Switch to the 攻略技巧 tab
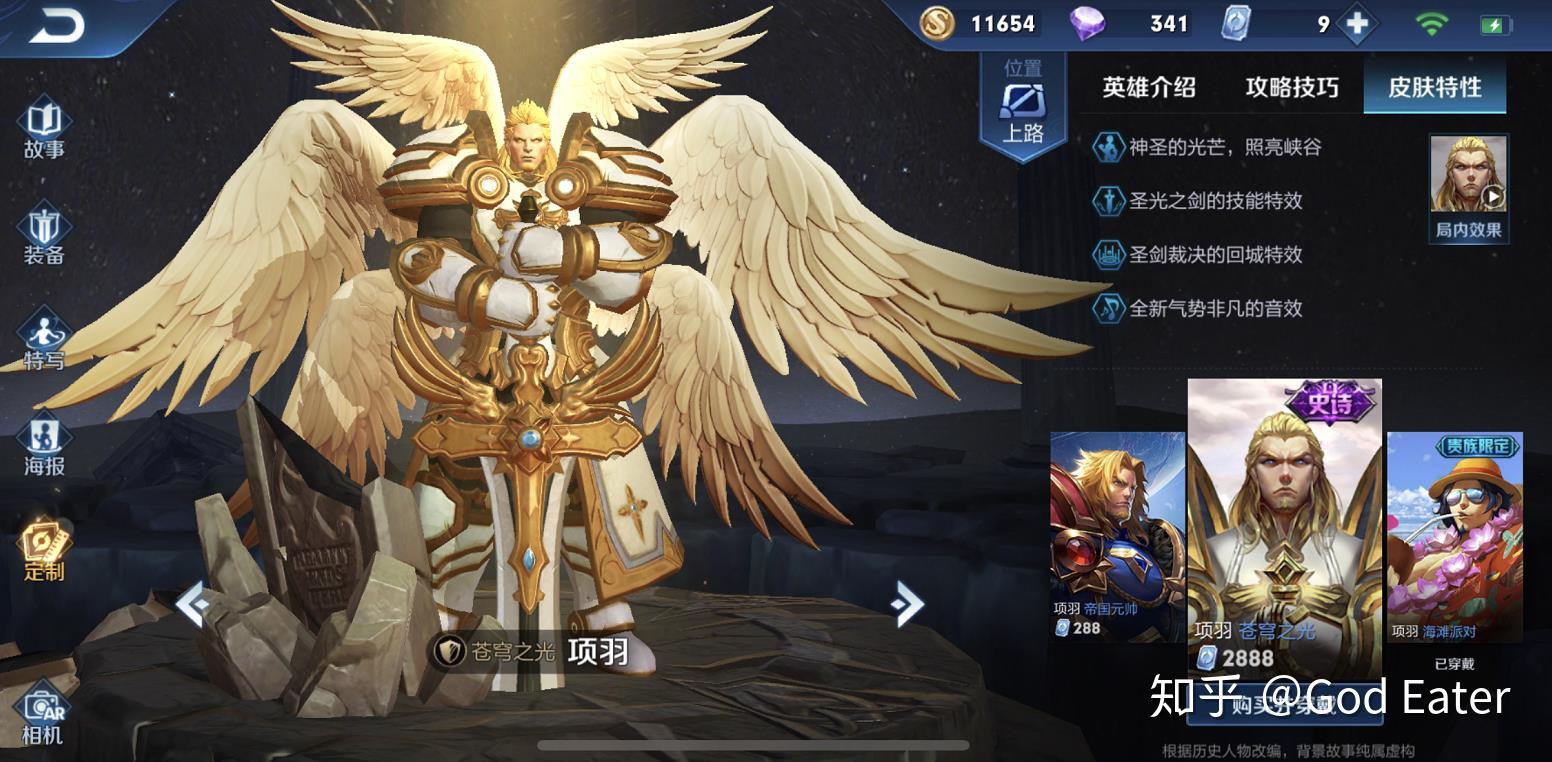Image resolution: width=1552 pixels, height=762 pixels. (x=1291, y=88)
